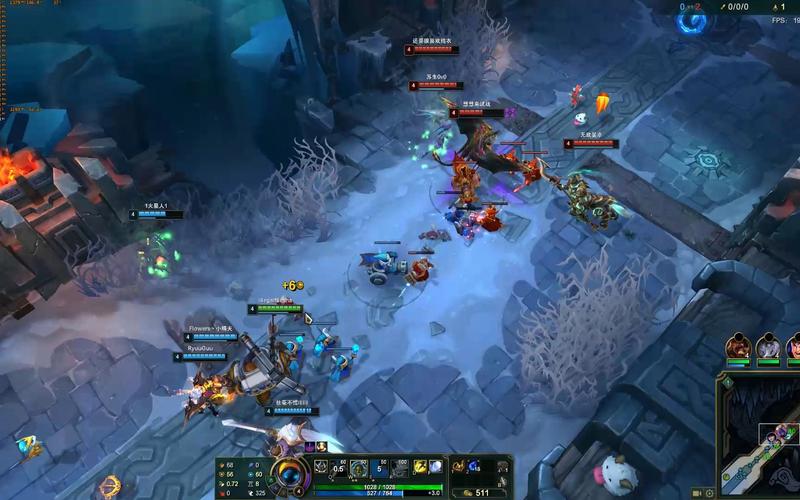This screenshot has height=500, width=800.
Task: Click the champion portrait in the bottom HUD
Action: coord(290,473)
